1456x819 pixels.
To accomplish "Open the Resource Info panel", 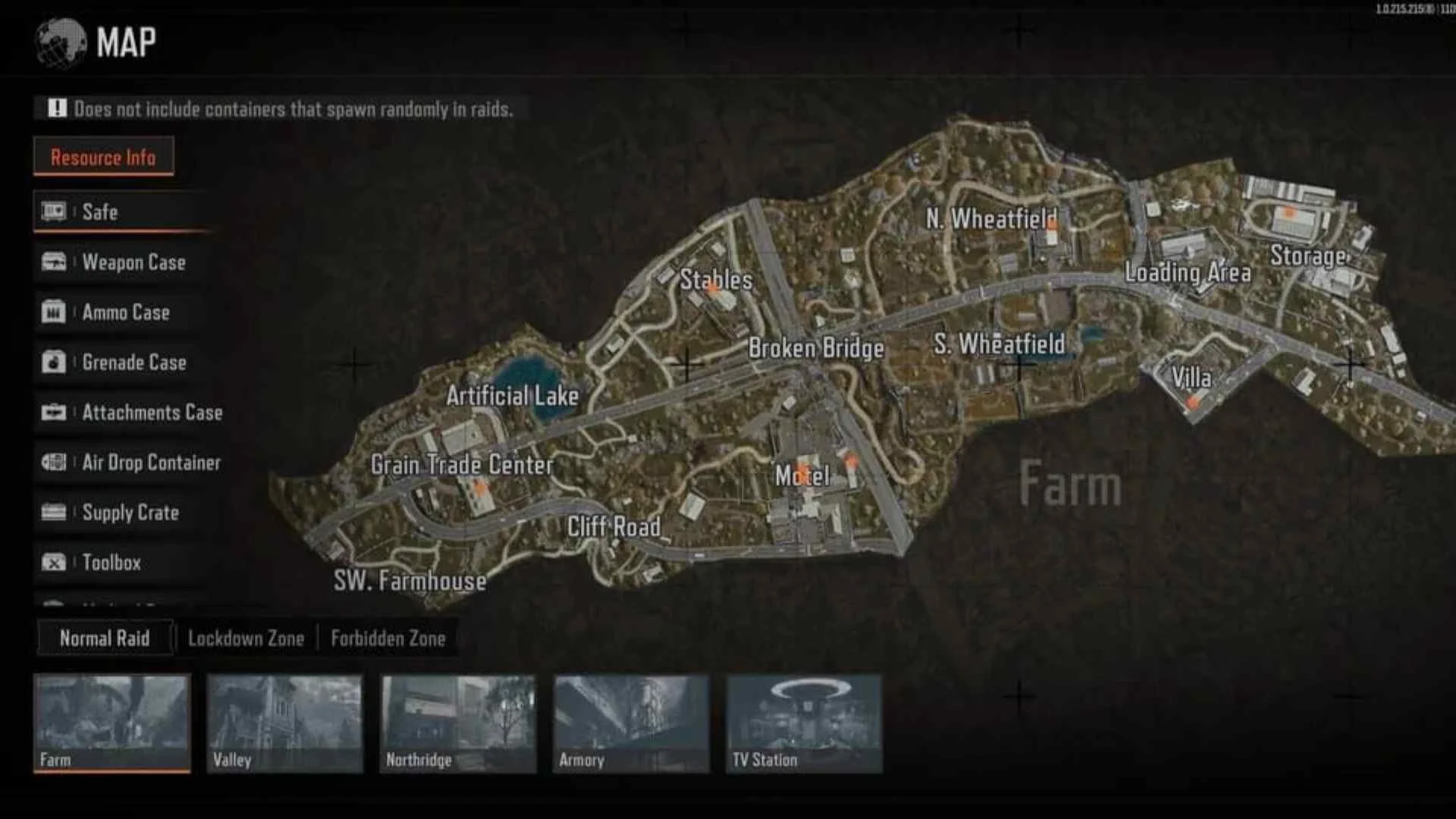I will tap(103, 157).
